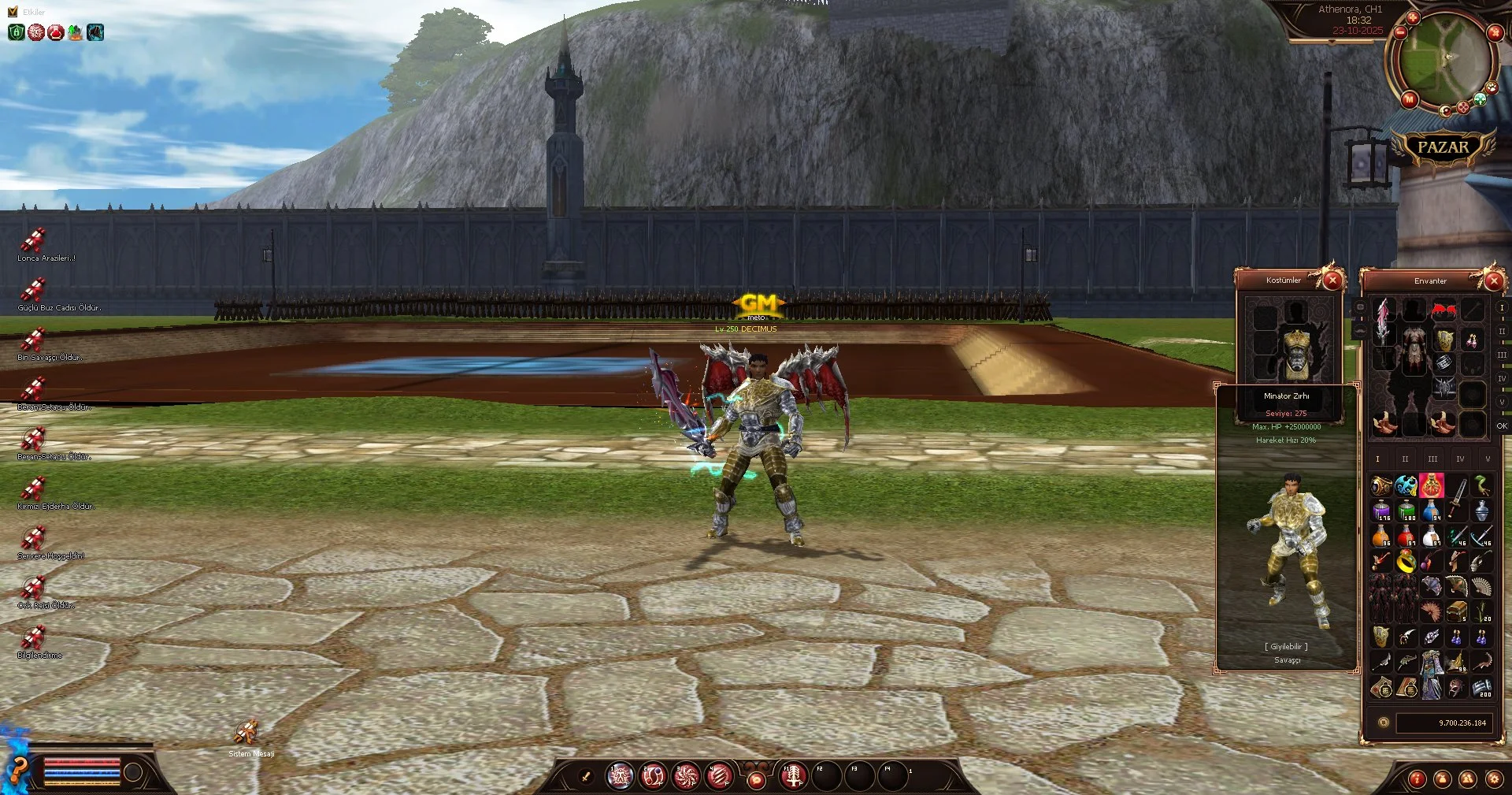Switch to inventory page II tab

[1405, 459]
